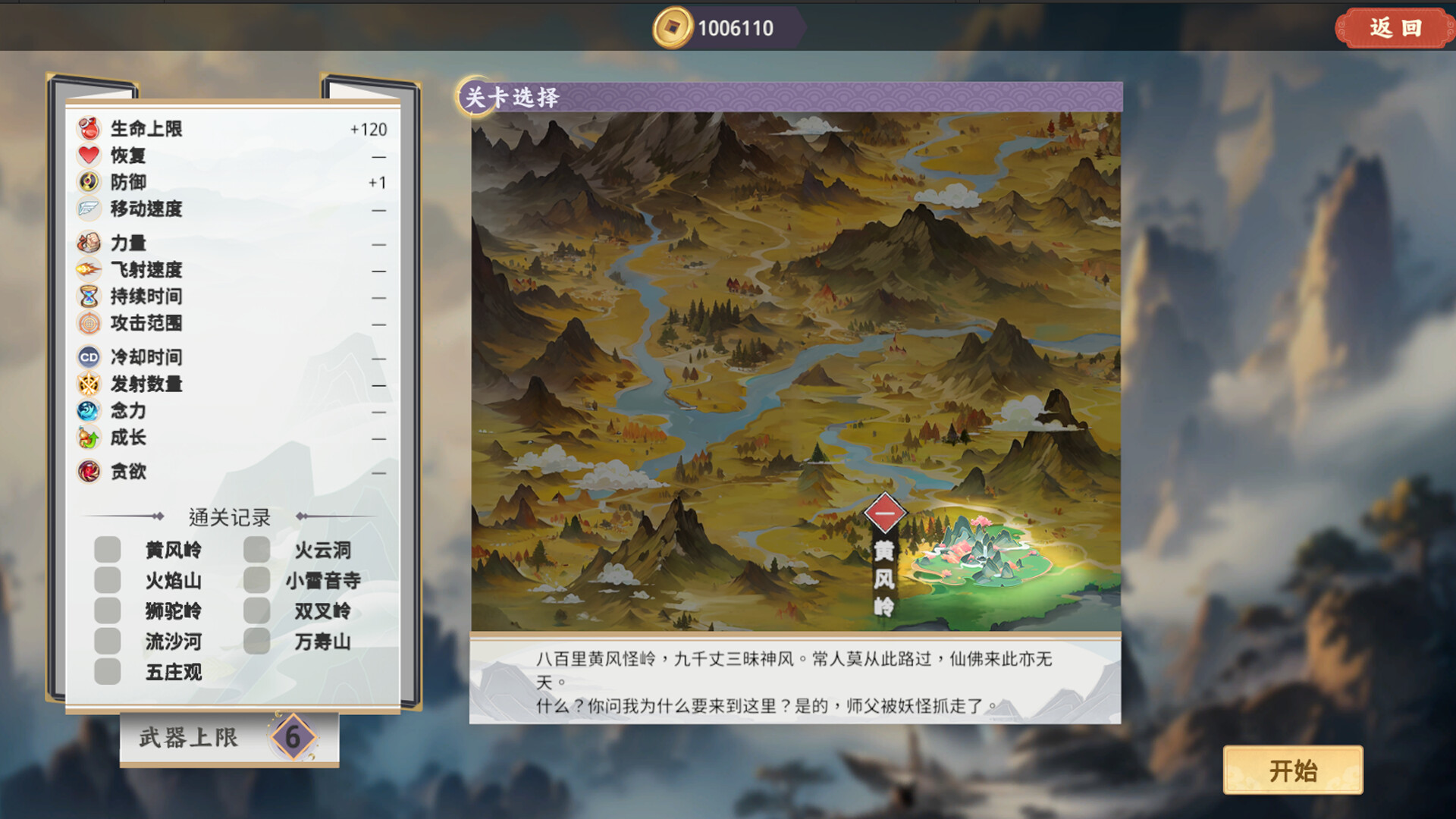Select the 黄风岭 stage marker on map

point(886,513)
